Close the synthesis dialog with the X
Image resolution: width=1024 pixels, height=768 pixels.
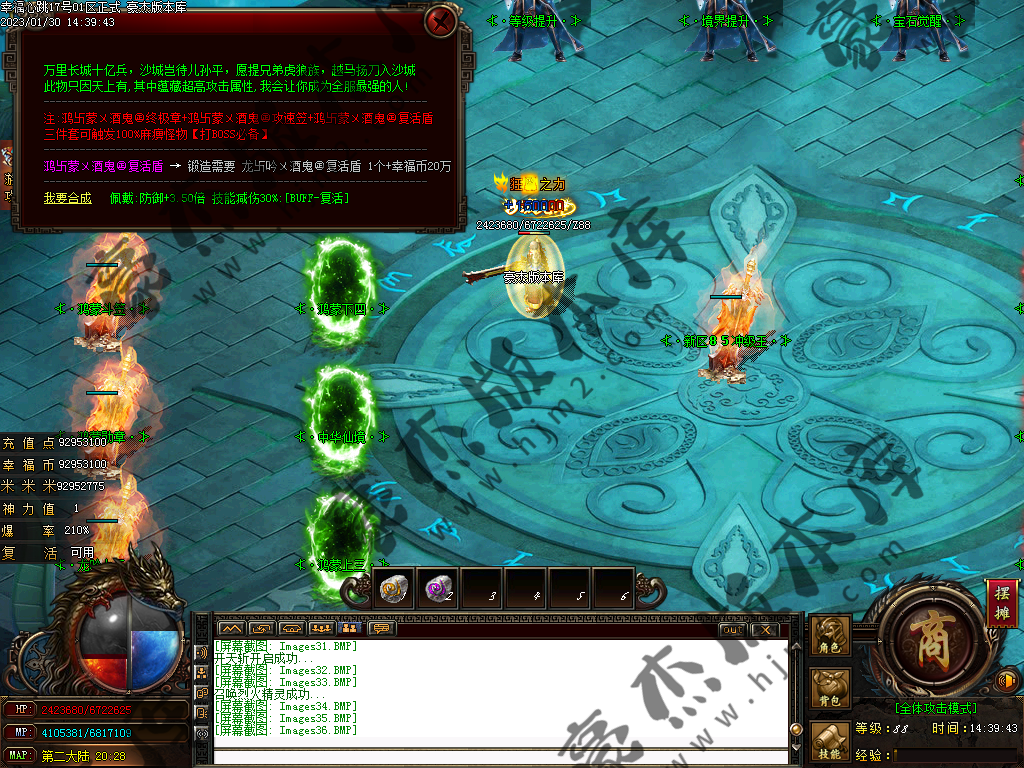440,22
